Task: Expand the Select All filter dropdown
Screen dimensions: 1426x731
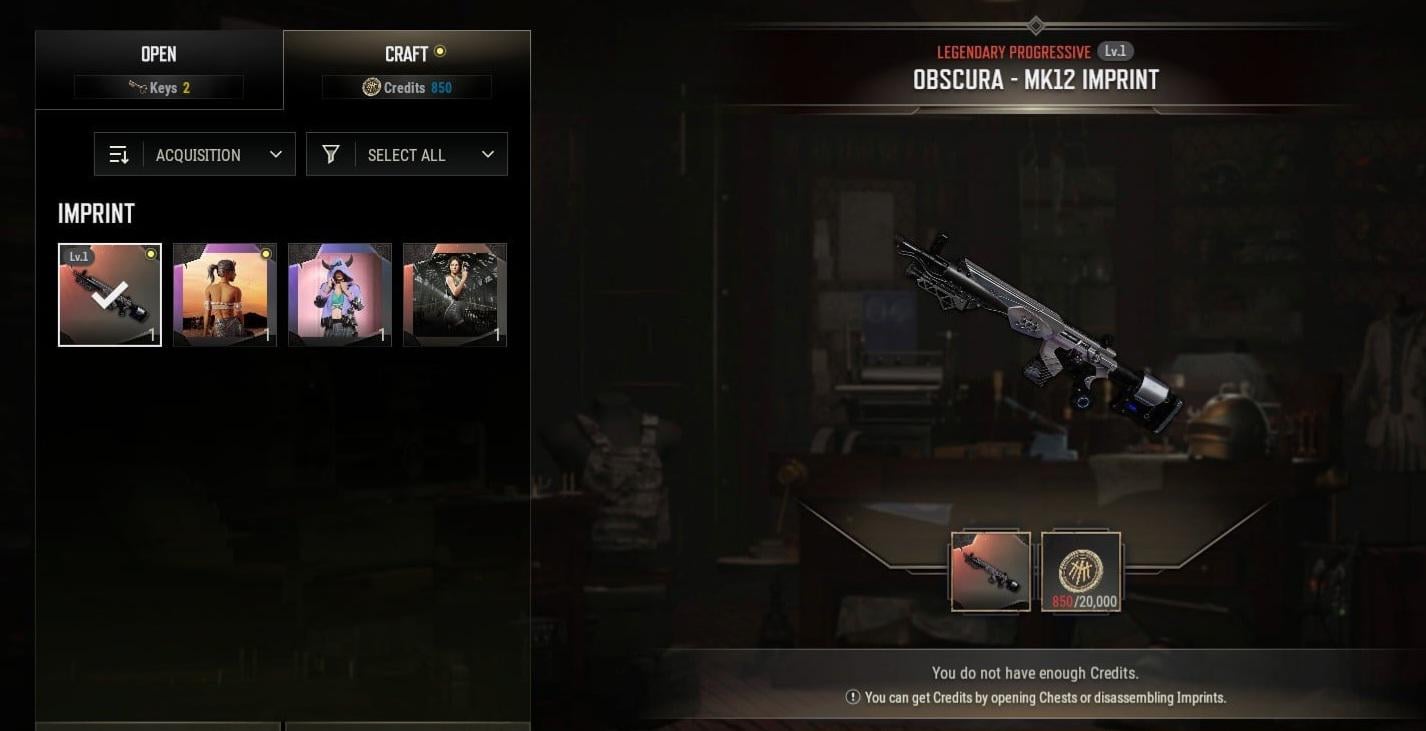Action: pyautogui.click(x=407, y=155)
